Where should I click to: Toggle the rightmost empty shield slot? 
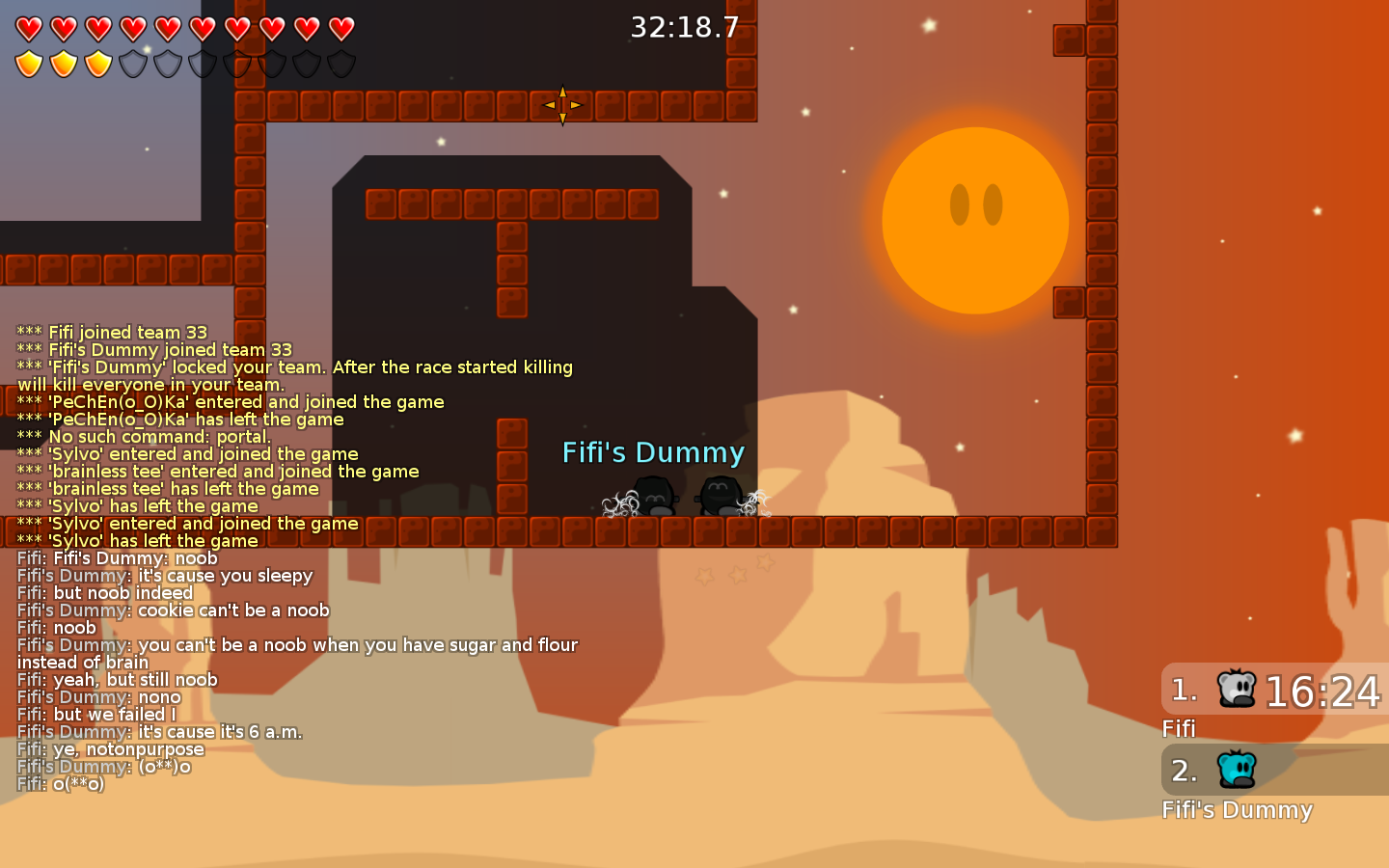pos(340,64)
